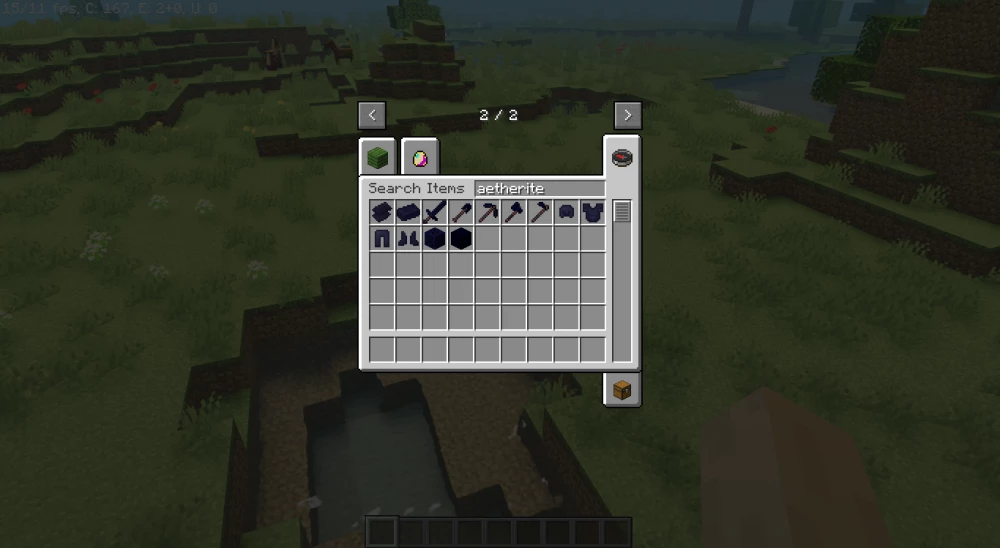Select the aetherite helmet
Image resolution: width=1000 pixels, height=548 pixels.
click(x=566, y=212)
